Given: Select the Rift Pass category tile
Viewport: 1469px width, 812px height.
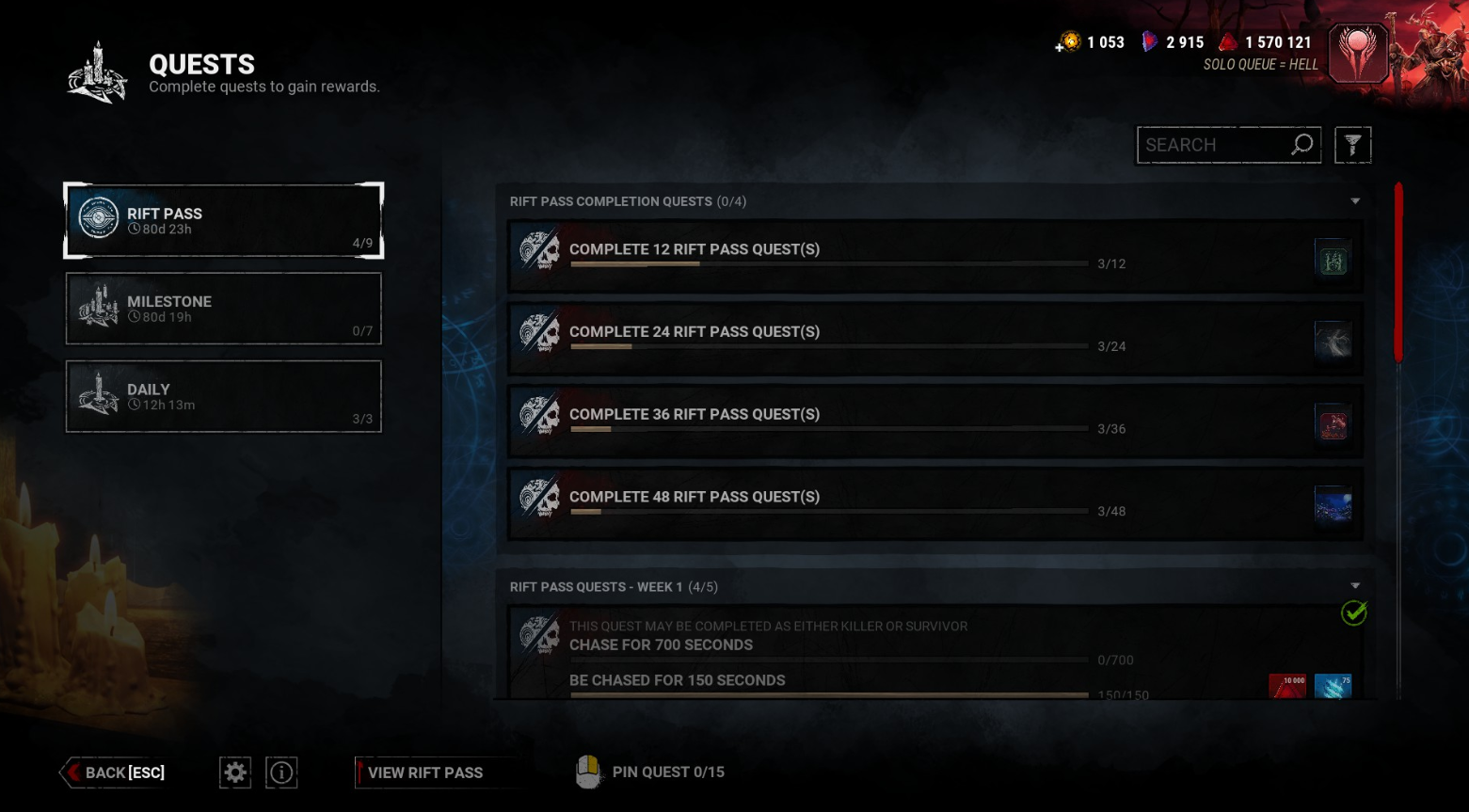Looking at the screenshot, I should (223, 220).
